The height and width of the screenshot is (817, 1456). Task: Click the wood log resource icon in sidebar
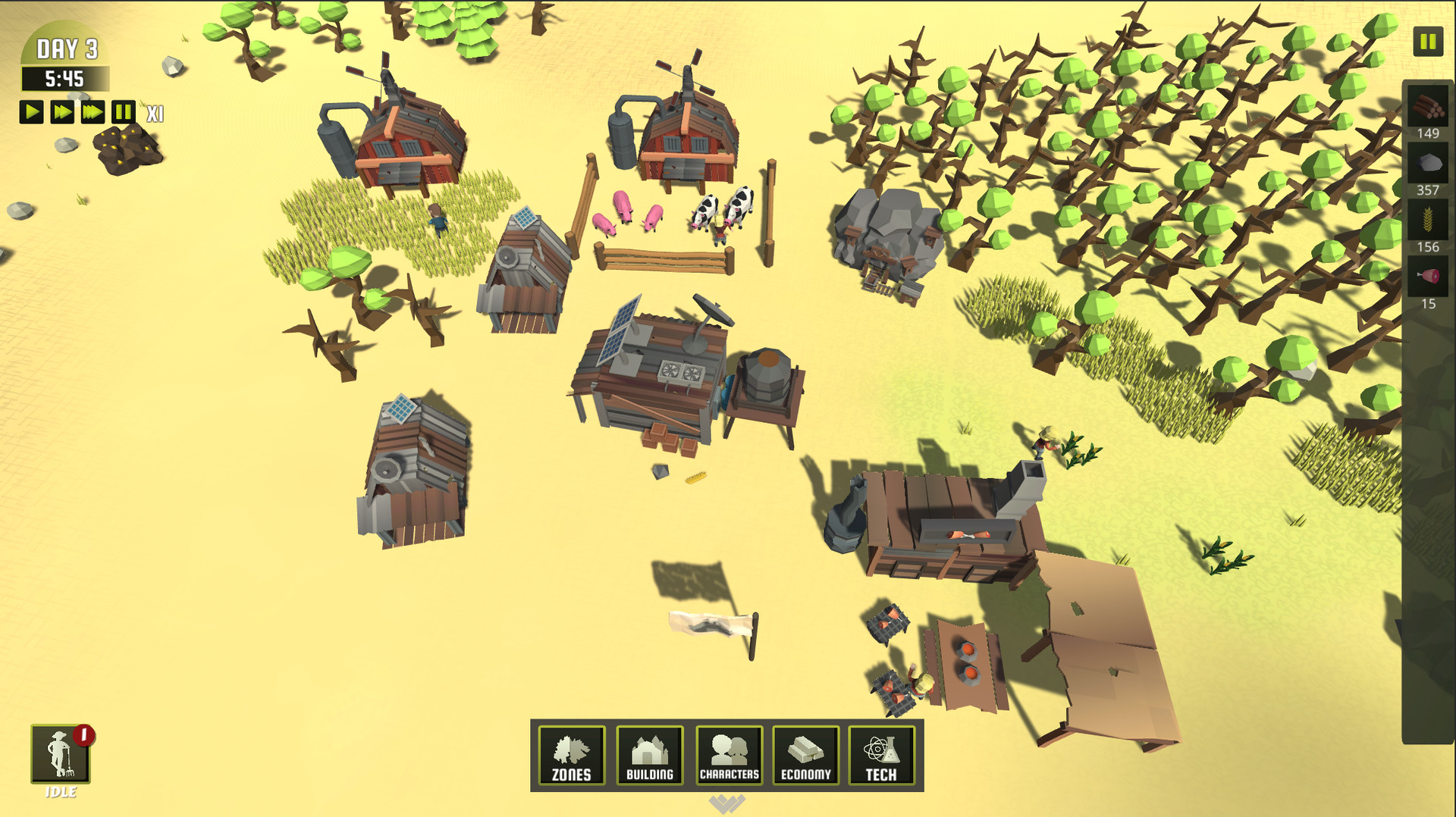pos(1426,107)
